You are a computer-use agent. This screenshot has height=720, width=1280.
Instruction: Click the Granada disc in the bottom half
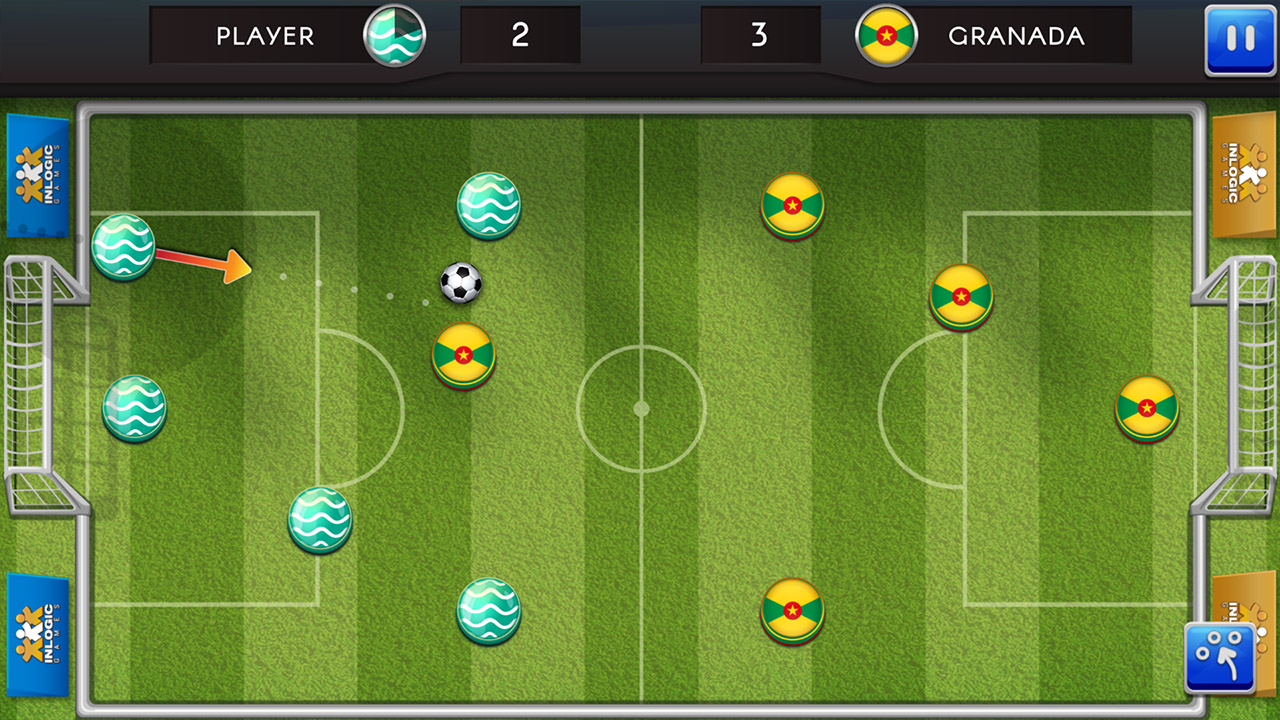click(x=791, y=611)
